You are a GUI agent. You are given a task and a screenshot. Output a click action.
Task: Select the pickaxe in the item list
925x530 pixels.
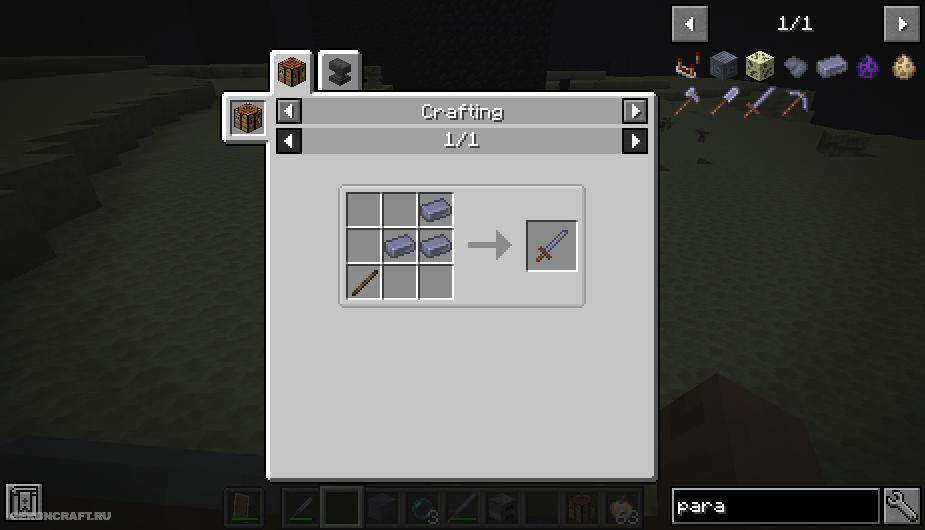797,101
